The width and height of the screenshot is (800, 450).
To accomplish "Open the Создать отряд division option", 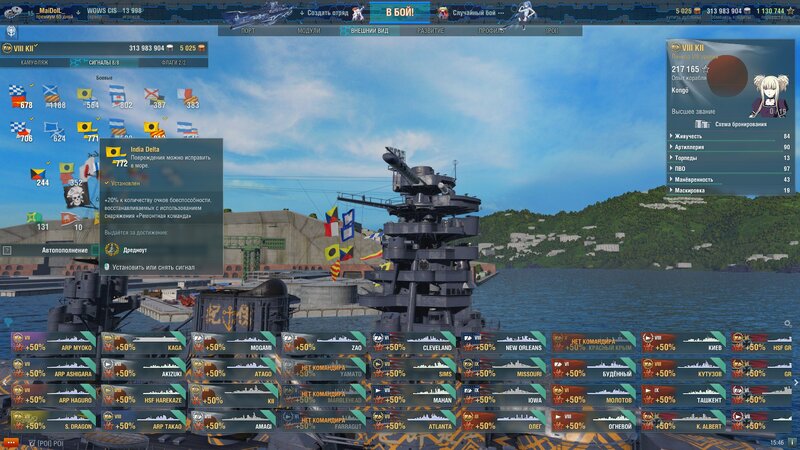I will click(x=324, y=12).
